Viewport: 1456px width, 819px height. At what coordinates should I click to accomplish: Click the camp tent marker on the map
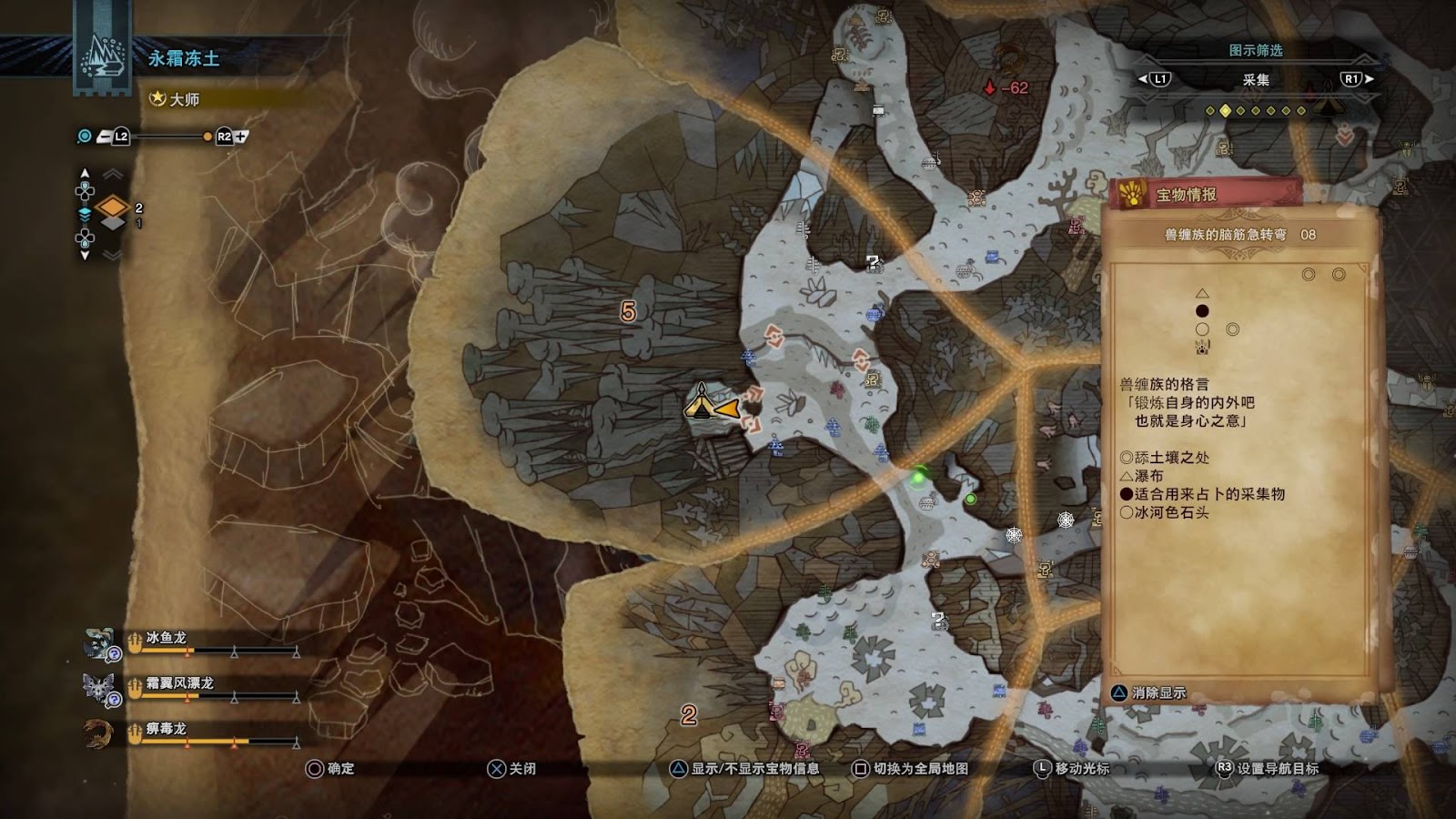click(x=701, y=401)
